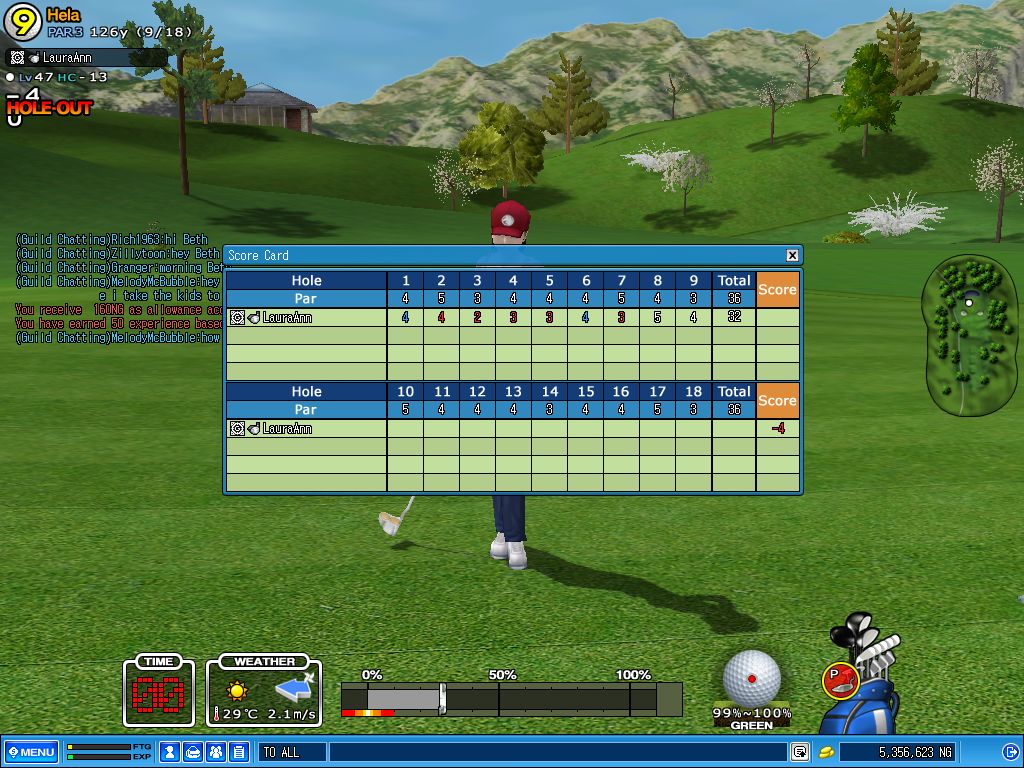The height and width of the screenshot is (768, 1024).
Task: Close the Score Card window
Action: pyautogui.click(x=792, y=255)
